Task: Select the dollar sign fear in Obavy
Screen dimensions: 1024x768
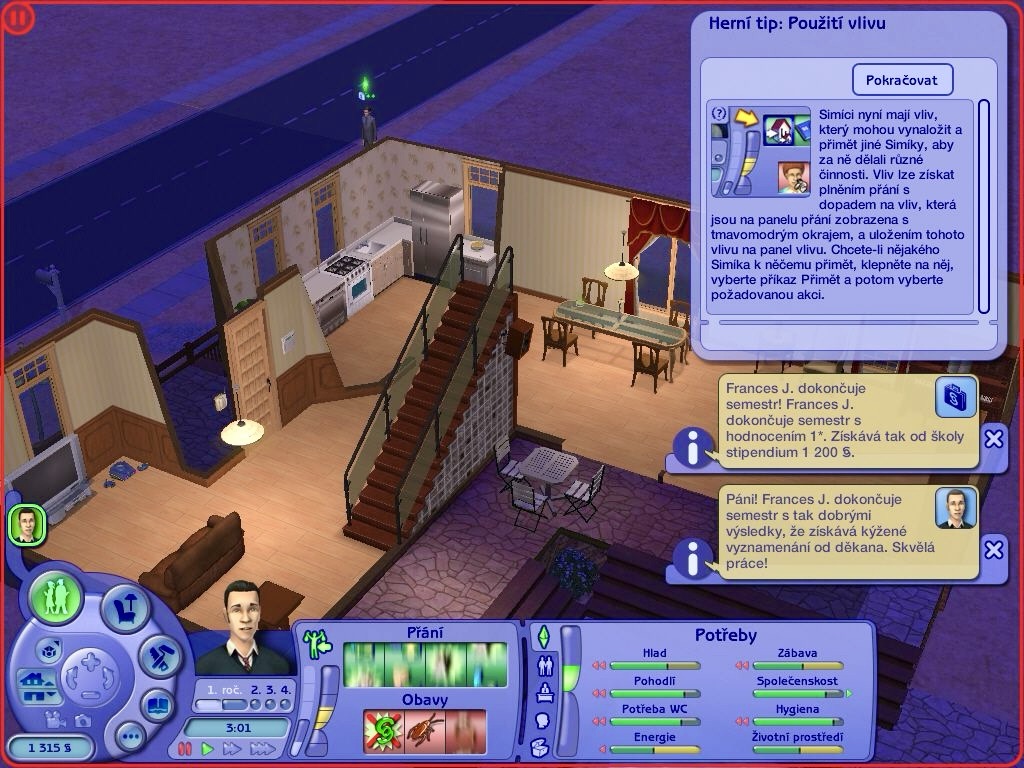Action: tap(383, 731)
